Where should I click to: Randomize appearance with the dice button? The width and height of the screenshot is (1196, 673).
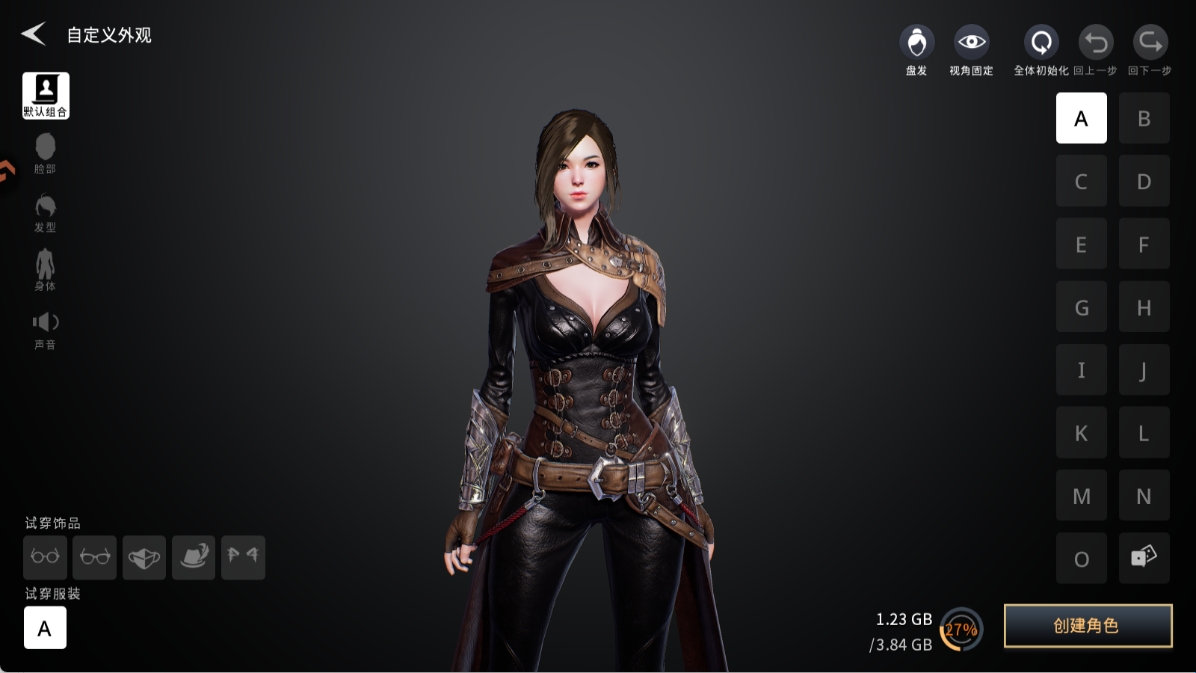[1144, 559]
